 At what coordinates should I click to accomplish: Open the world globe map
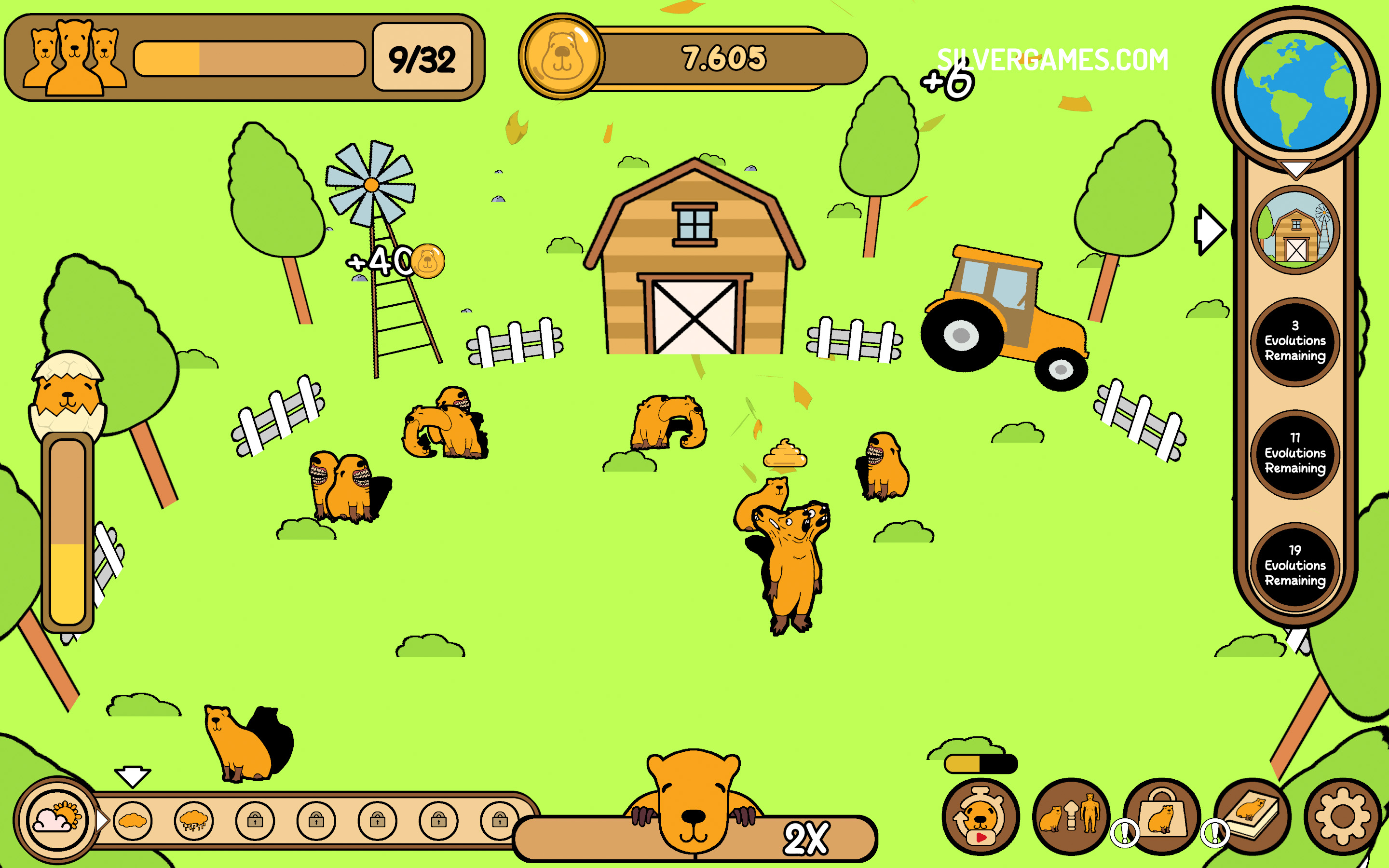coord(1295,91)
